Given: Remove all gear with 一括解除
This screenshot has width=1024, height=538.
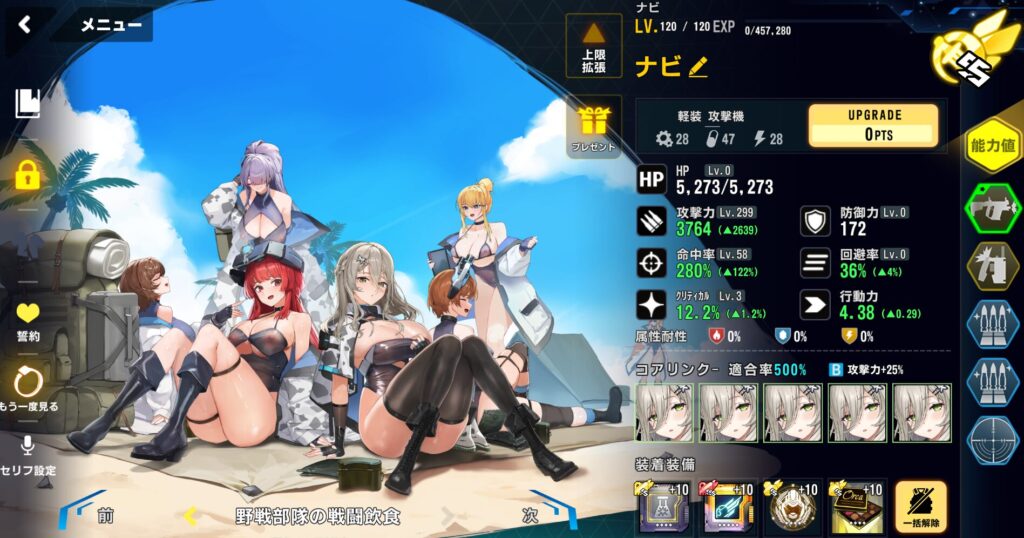Looking at the screenshot, I should coord(920,509).
